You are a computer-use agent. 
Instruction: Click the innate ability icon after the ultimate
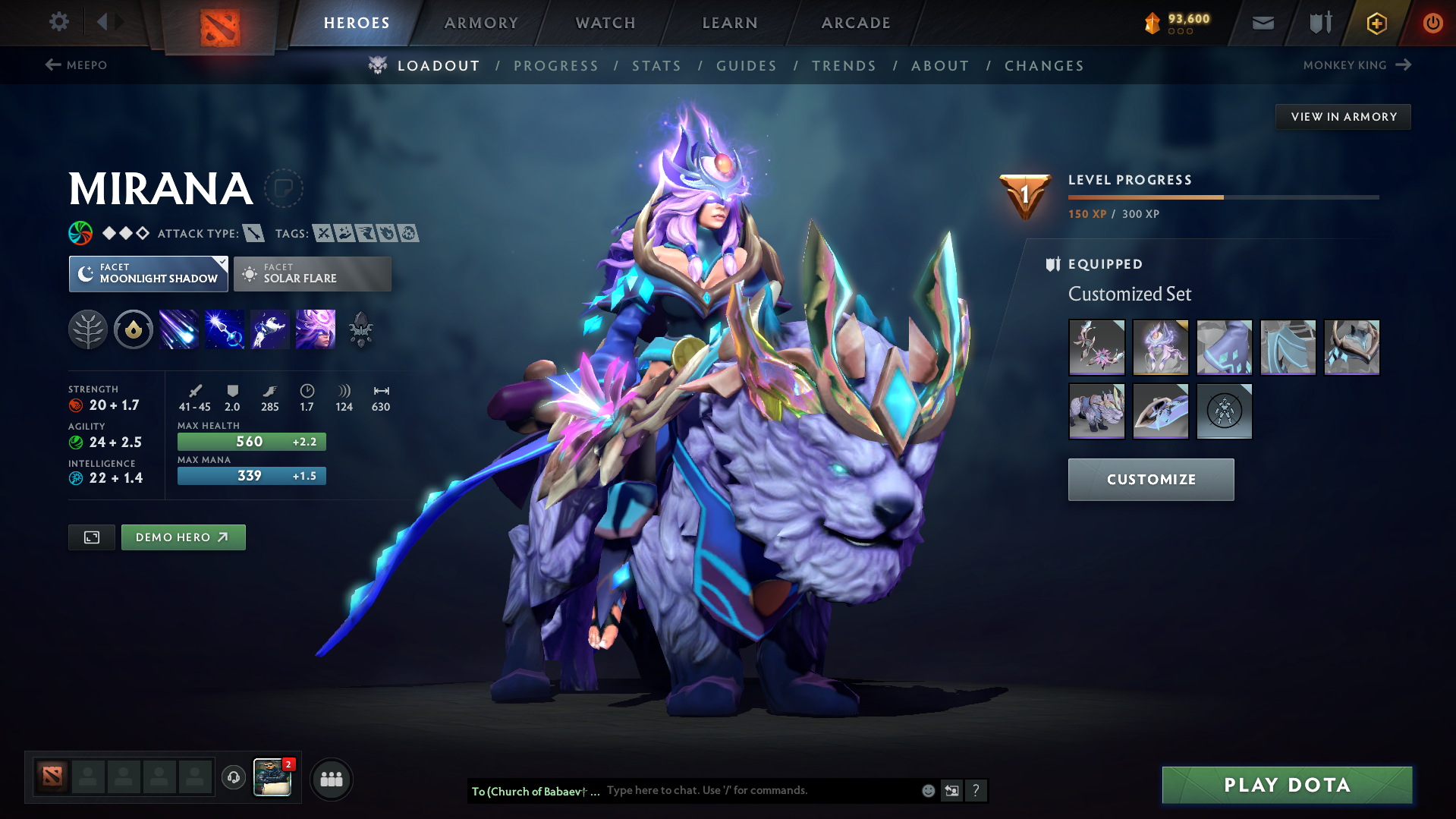pos(361,329)
